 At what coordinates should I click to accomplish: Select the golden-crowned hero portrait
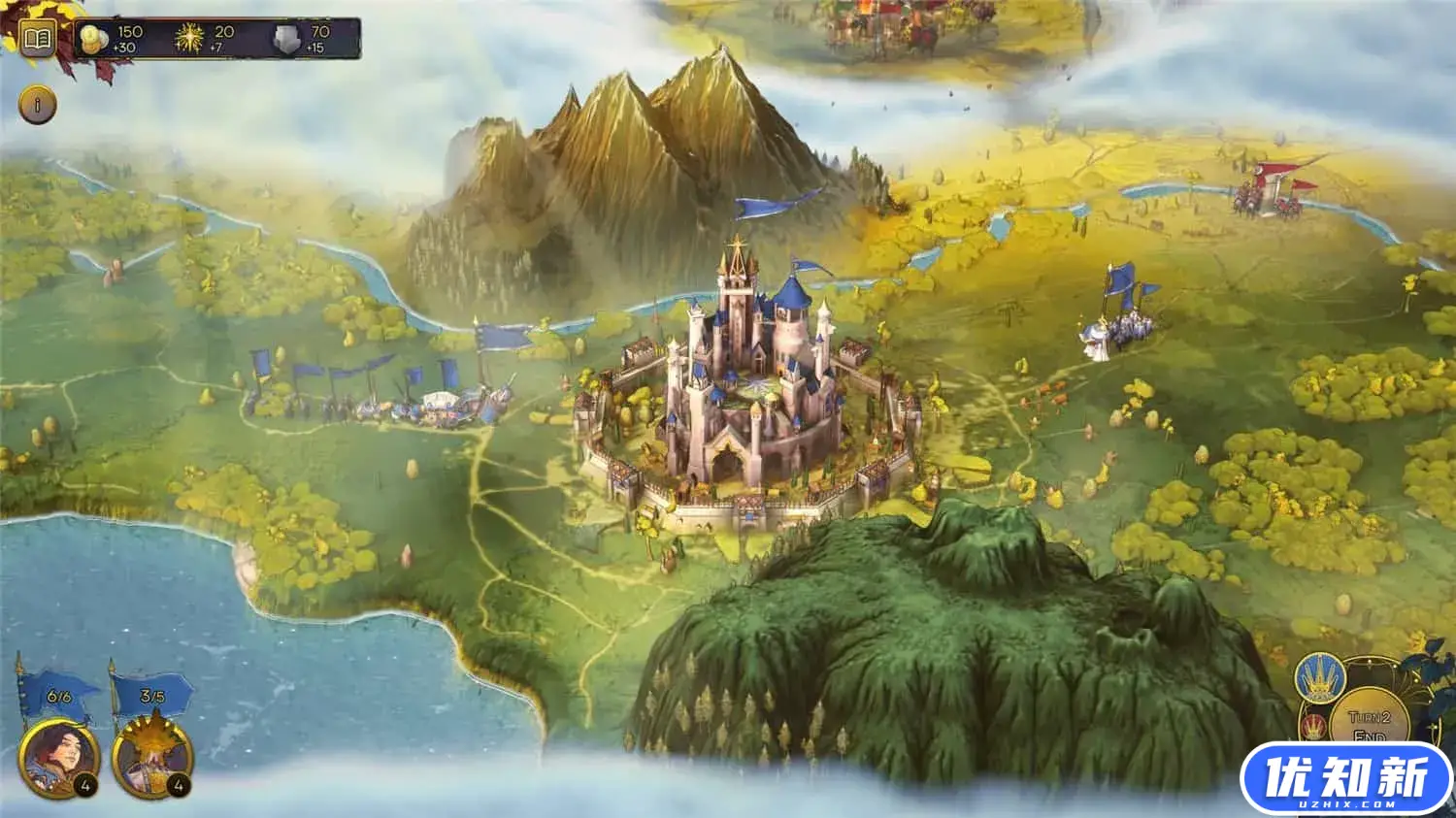click(152, 758)
